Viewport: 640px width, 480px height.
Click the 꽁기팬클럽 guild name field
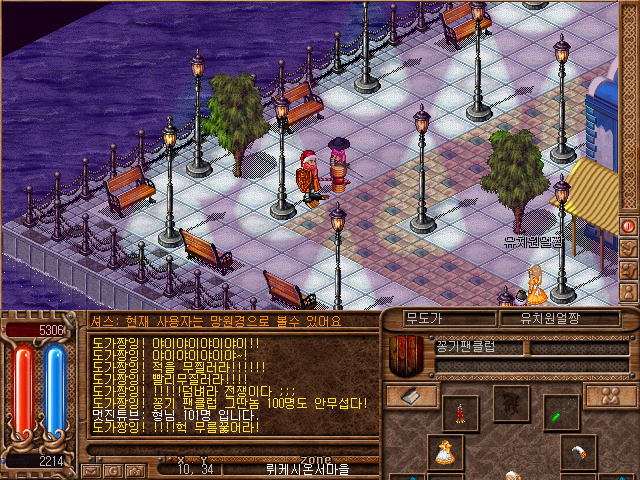479,347
